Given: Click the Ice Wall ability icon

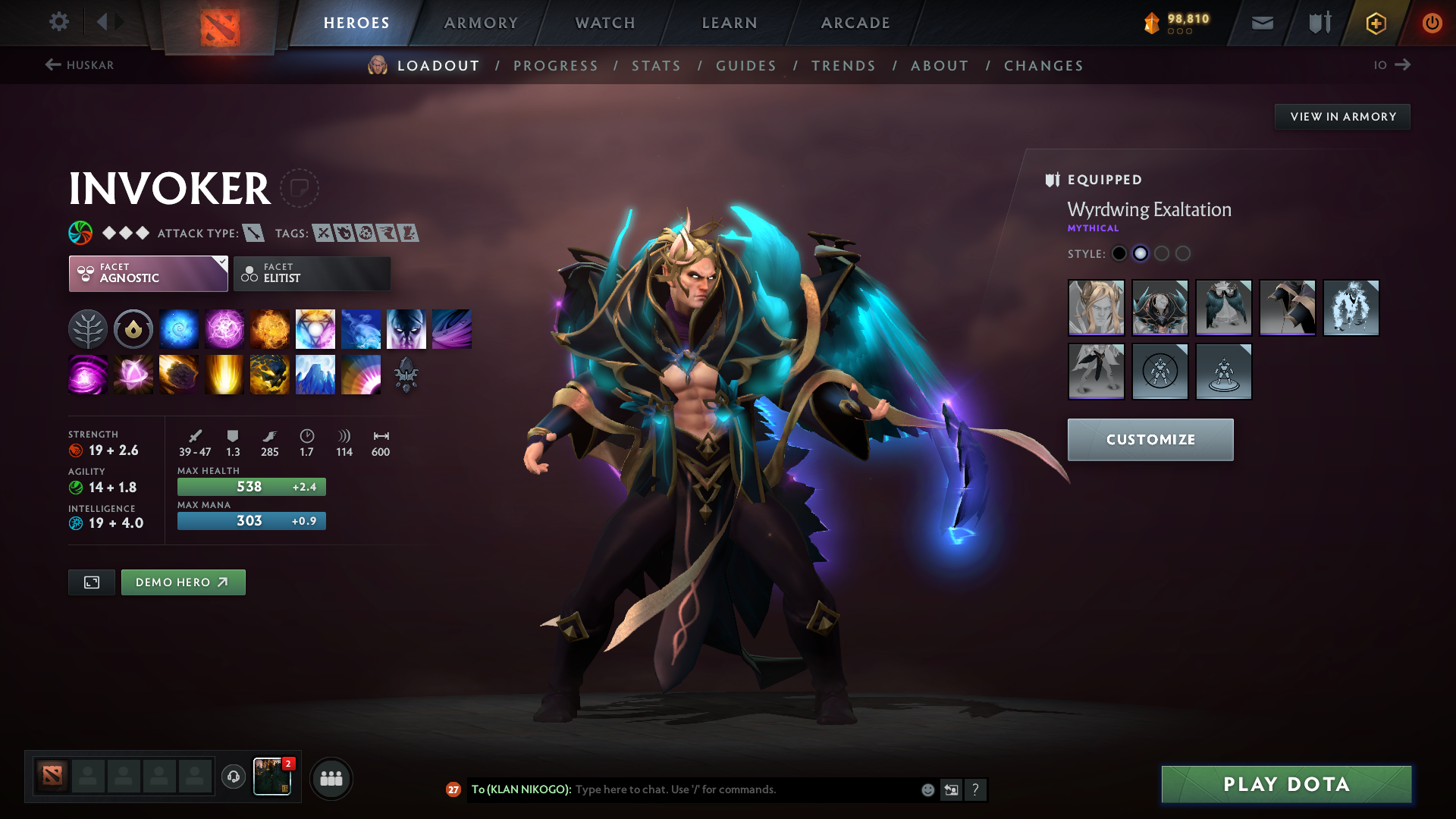Looking at the screenshot, I should (315, 374).
